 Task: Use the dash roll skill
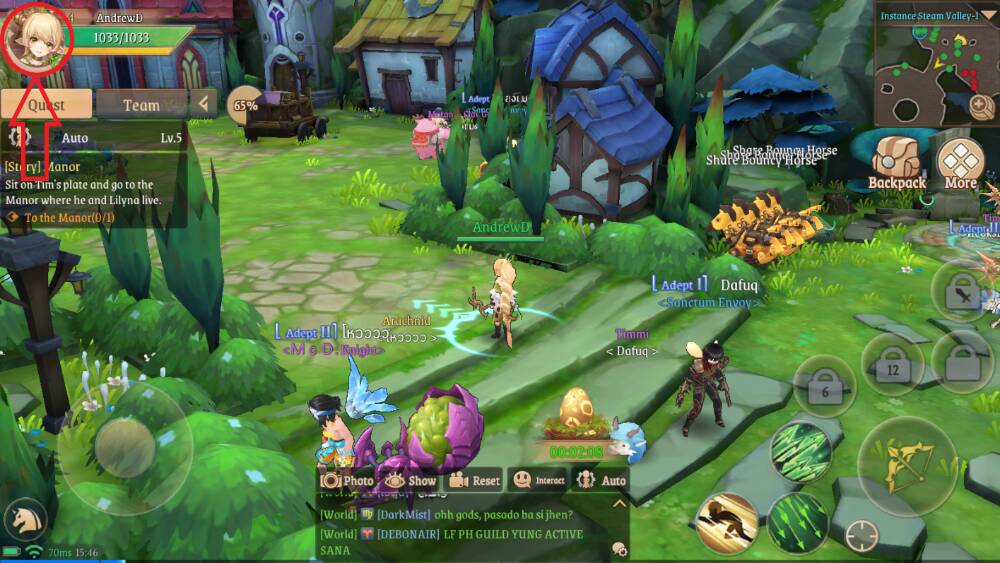click(x=726, y=522)
